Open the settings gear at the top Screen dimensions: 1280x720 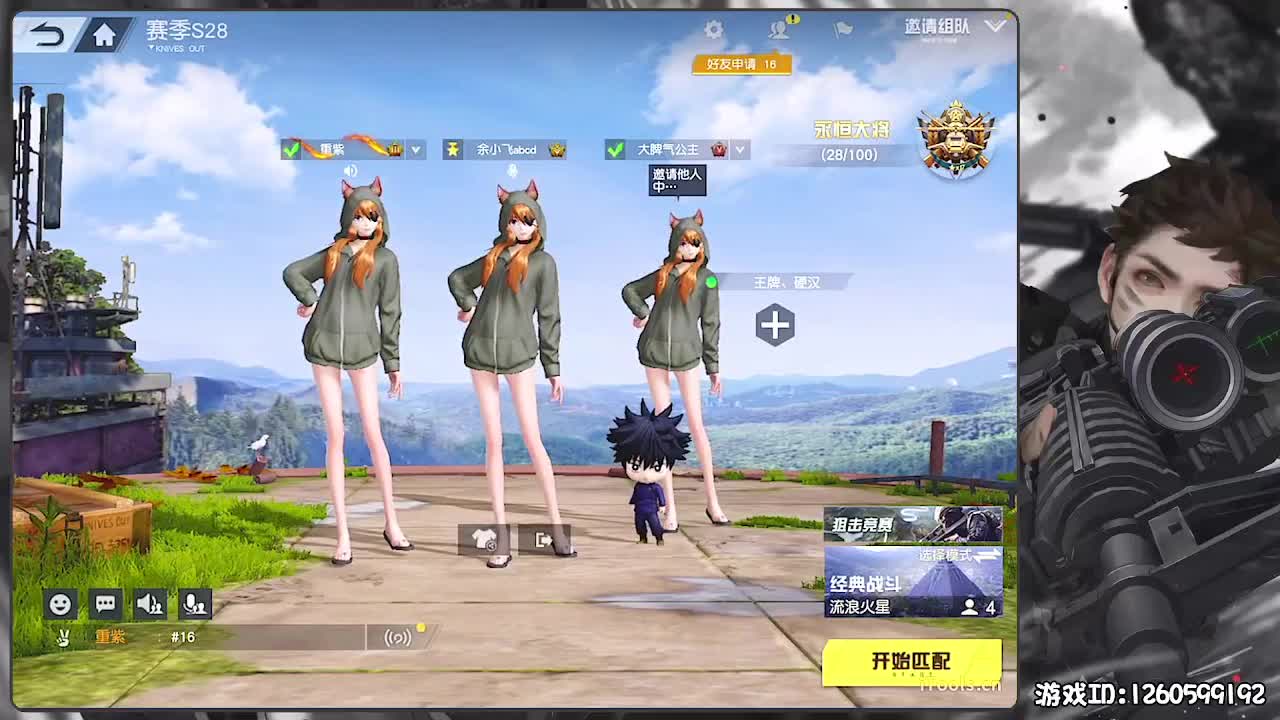pos(715,30)
